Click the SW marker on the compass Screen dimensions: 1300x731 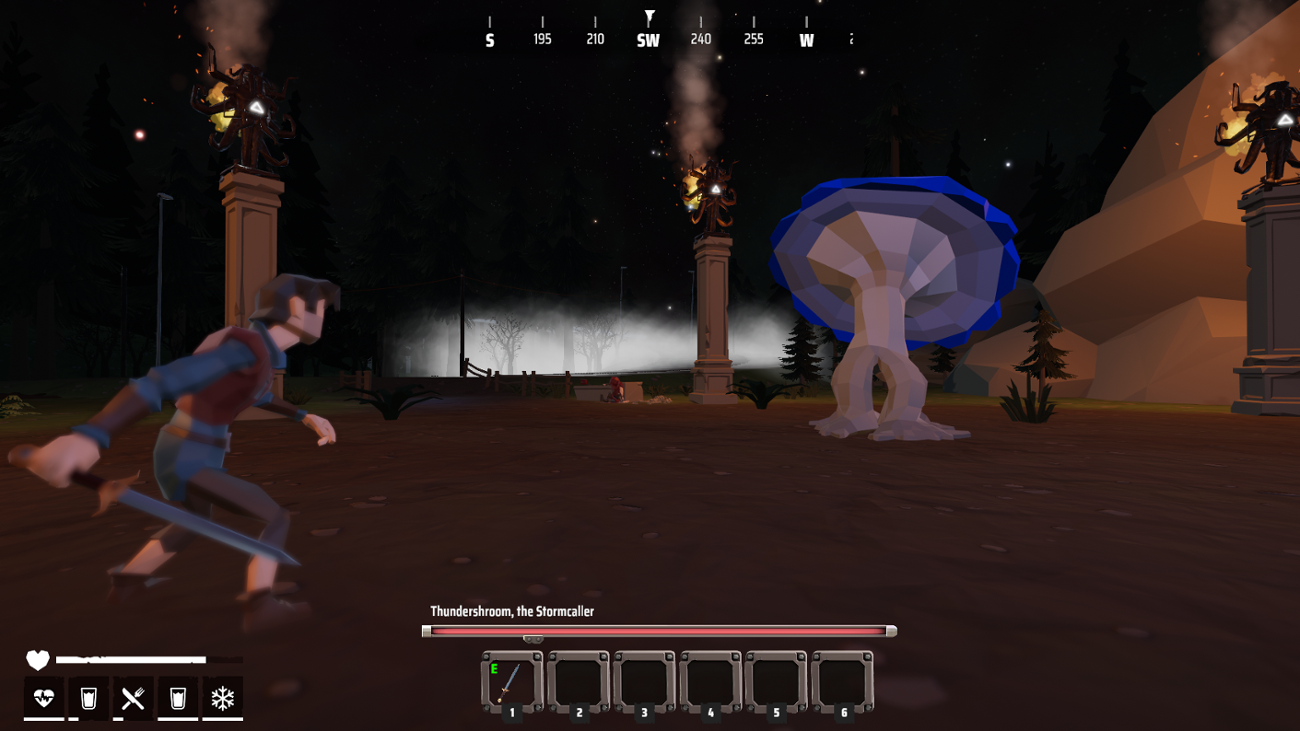point(648,38)
